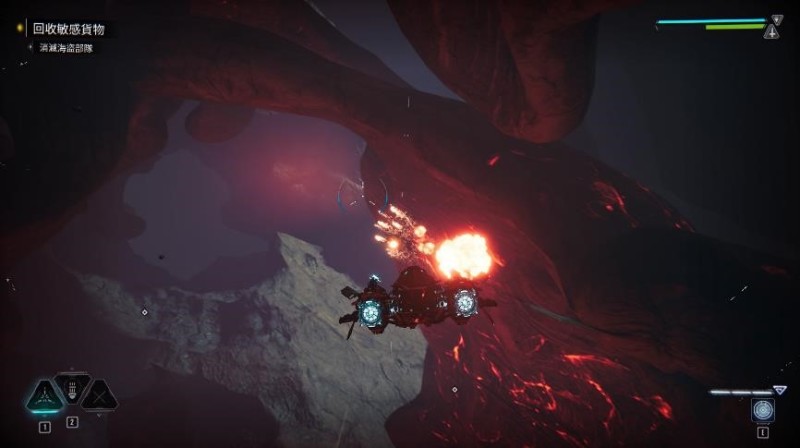
Task: Open the 回收敏感貨物 mission objective tracker
Action: click(x=68, y=30)
